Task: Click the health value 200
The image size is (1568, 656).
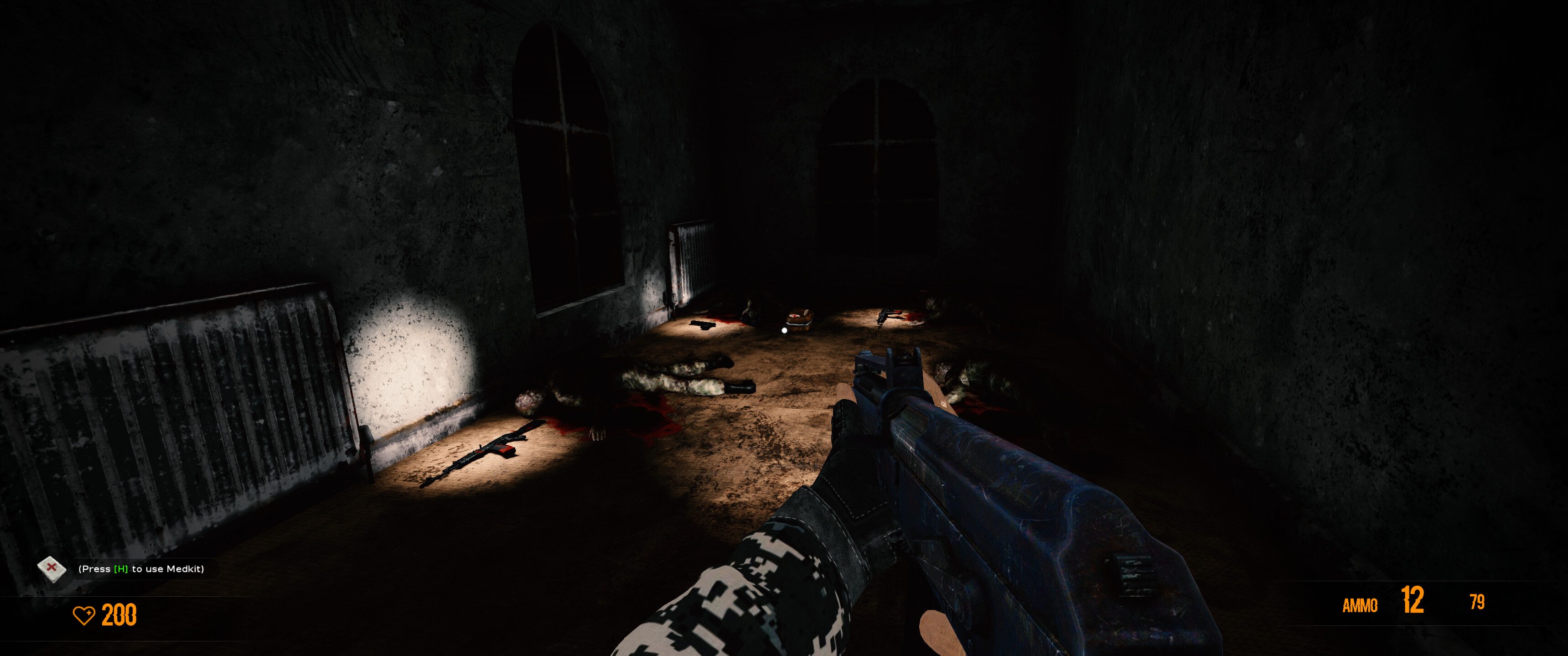Action: click(x=118, y=616)
